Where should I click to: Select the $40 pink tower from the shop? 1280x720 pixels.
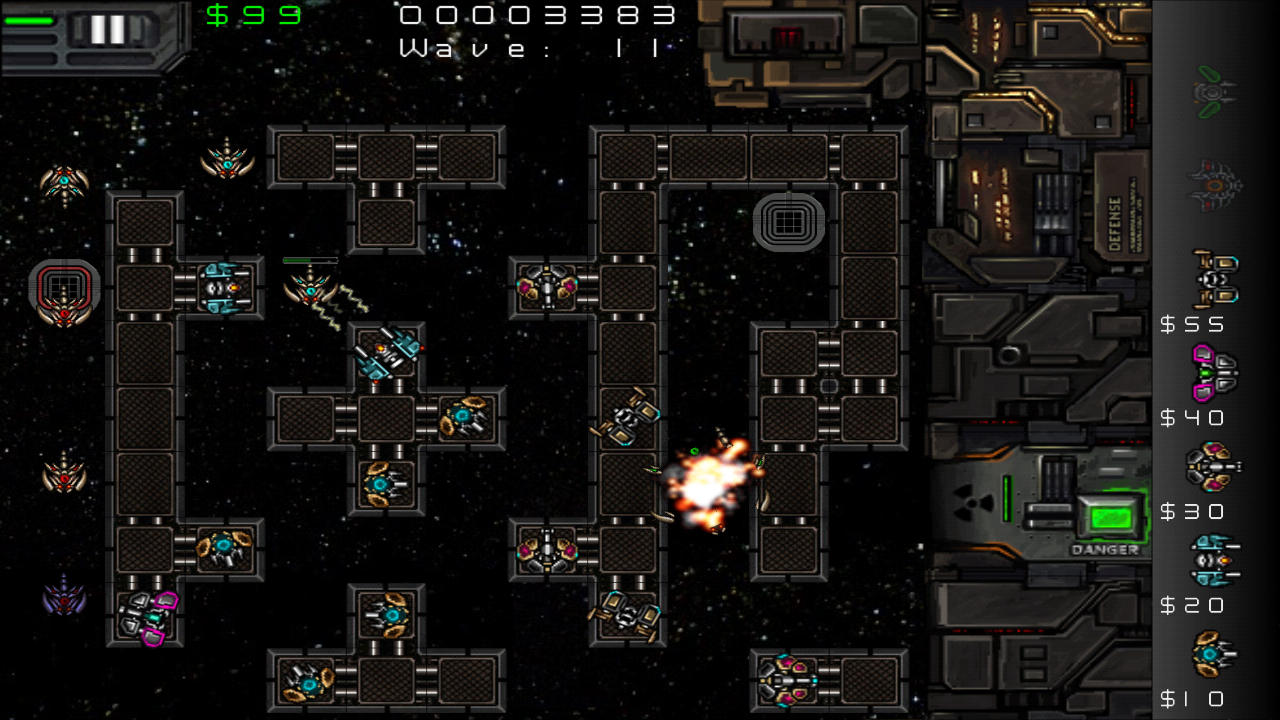[1215, 370]
